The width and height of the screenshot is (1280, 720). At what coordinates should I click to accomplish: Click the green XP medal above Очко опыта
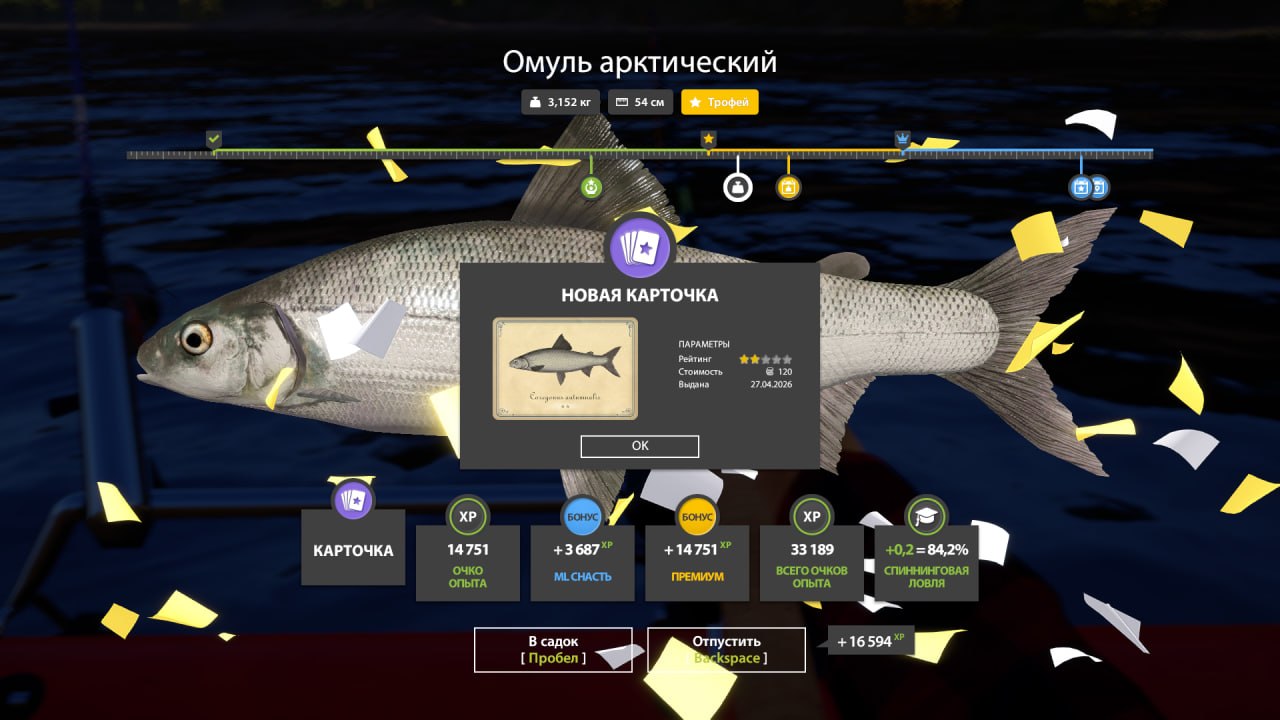pyautogui.click(x=467, y=516)
